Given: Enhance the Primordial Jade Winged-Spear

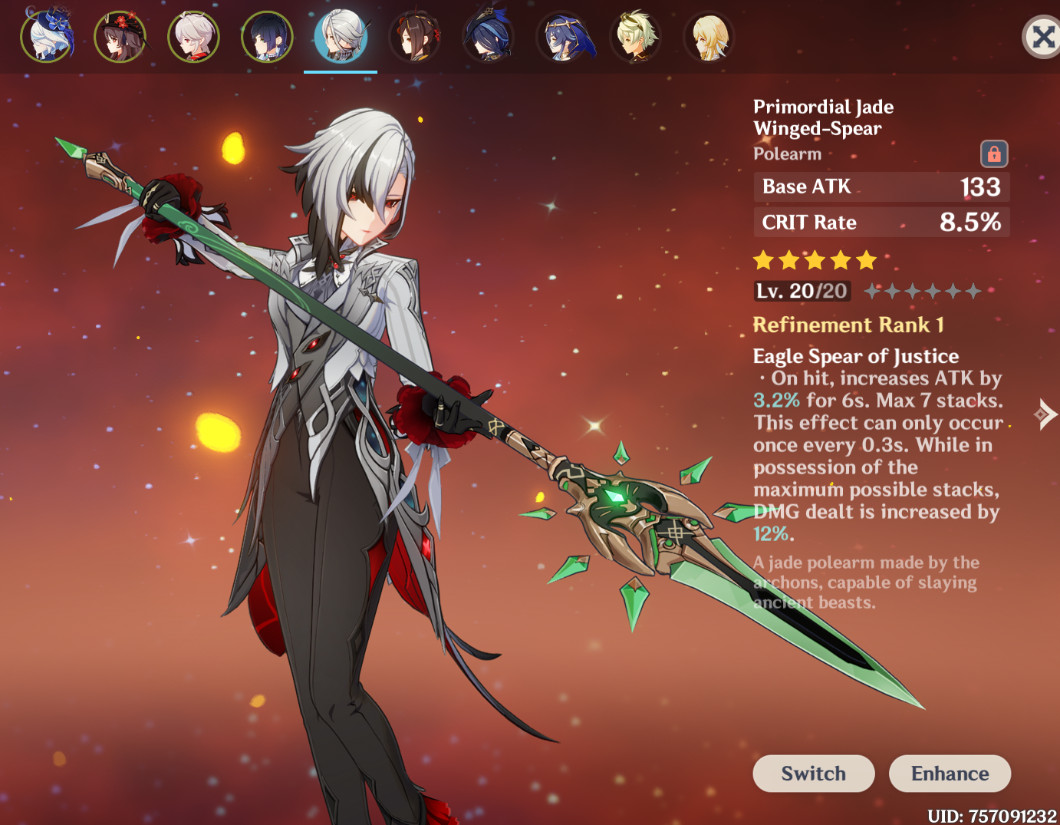Looking at the screenshot, I should pyautogui.click(x=949, y=773).
